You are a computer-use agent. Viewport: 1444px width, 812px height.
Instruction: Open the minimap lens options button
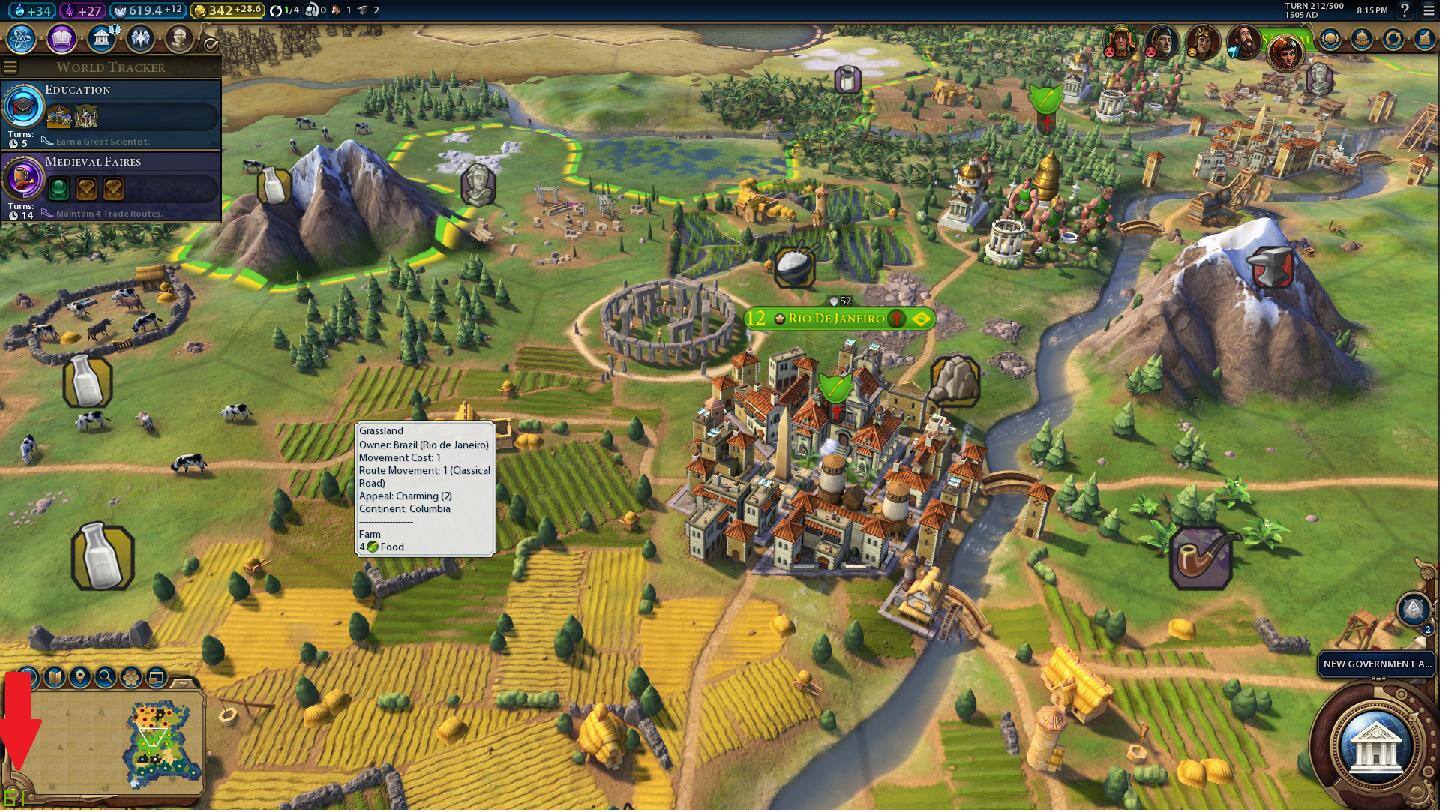click(x=30, y=678)
